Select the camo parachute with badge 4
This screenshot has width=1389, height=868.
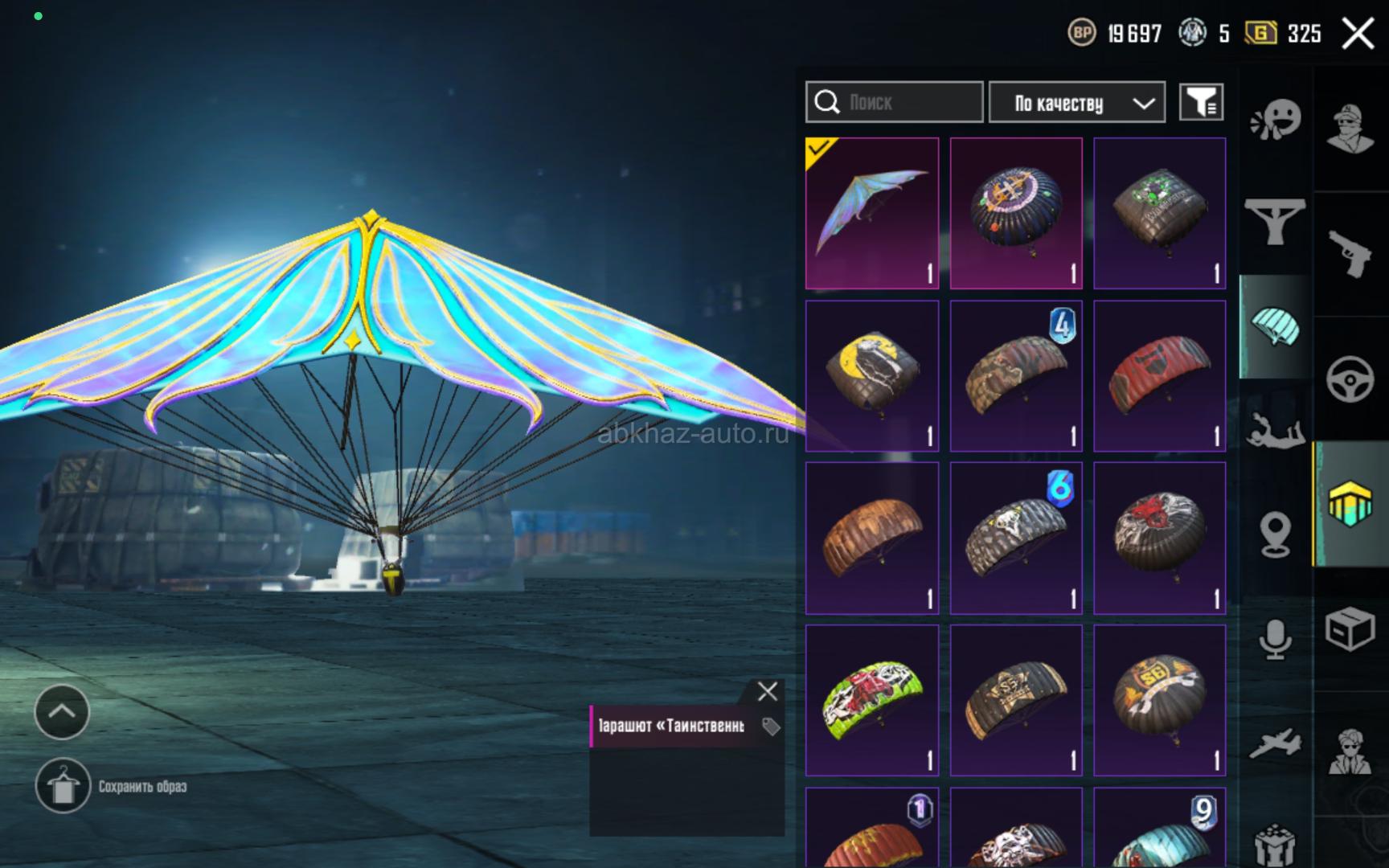point(1016,375)
